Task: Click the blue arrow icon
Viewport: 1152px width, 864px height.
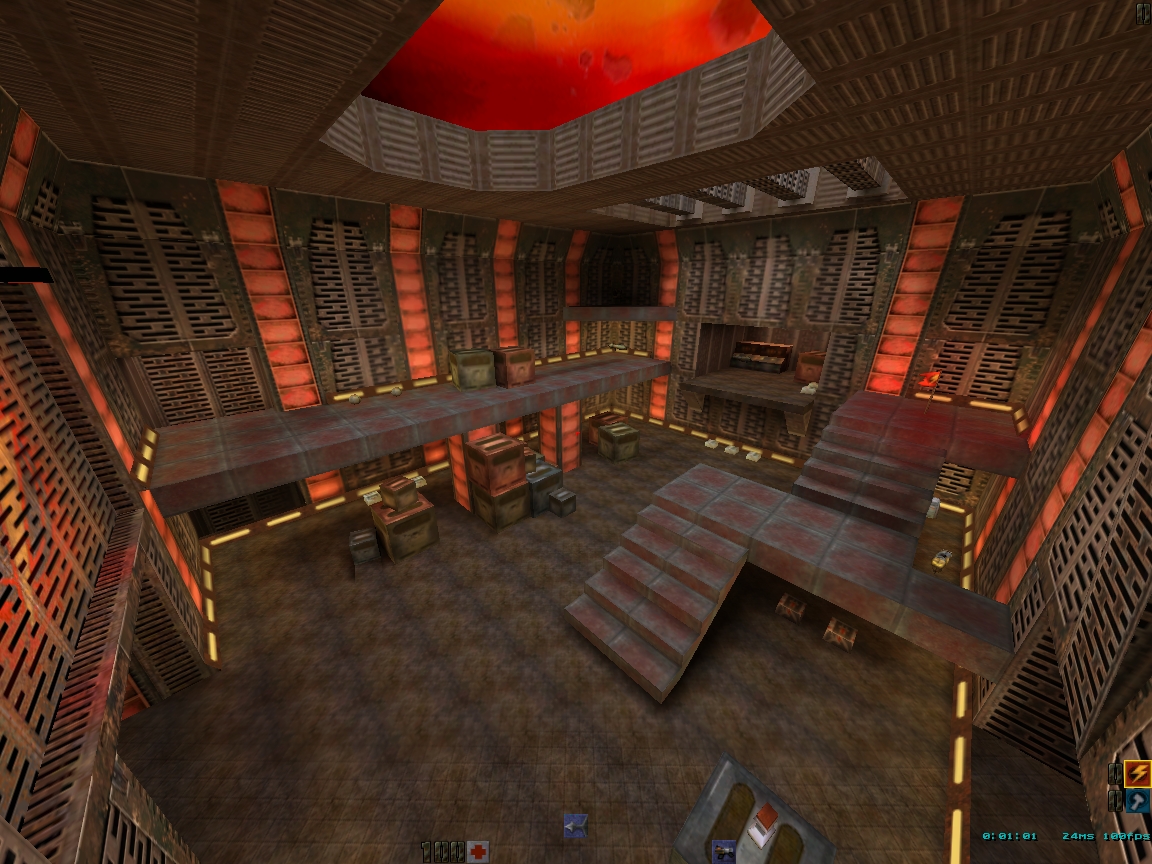Action: [575, 826]
